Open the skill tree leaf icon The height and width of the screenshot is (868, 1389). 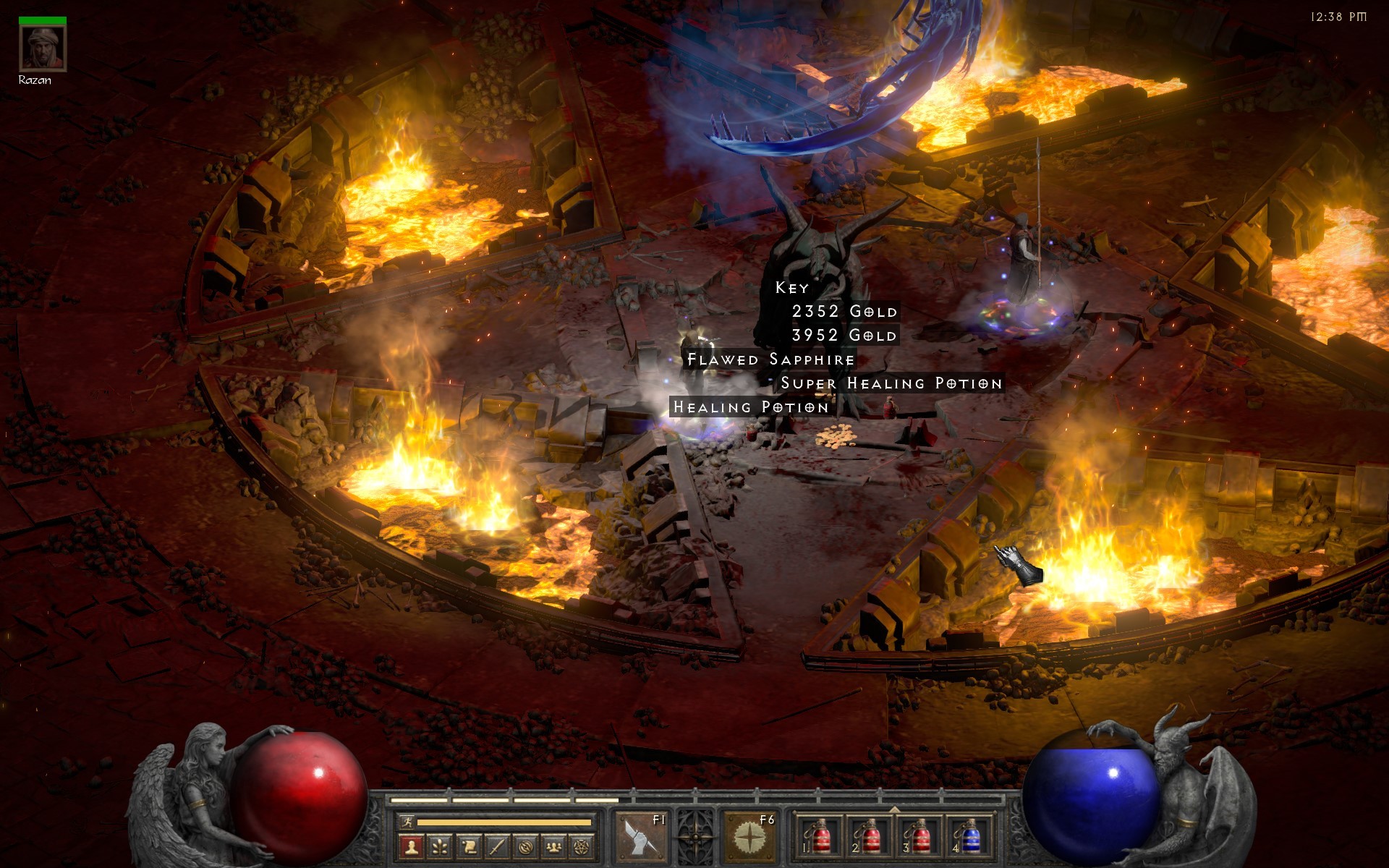click(x=441, y=847)
